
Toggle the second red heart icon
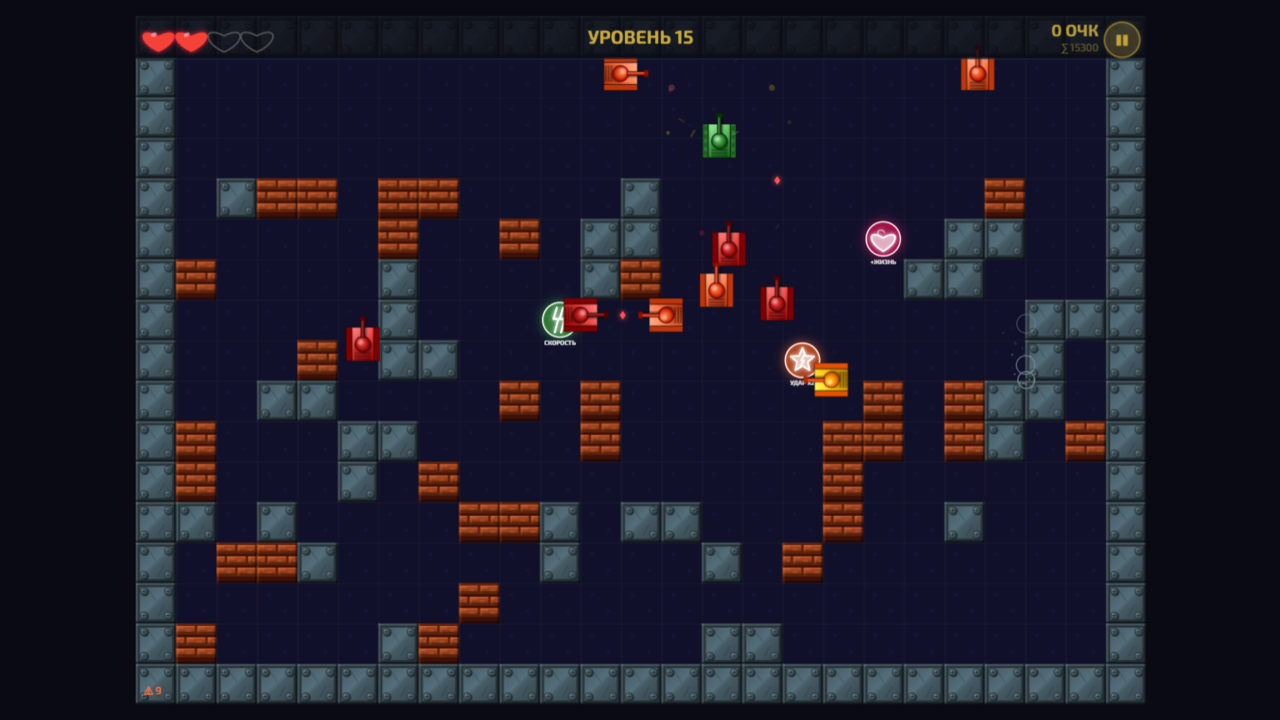coord(190,40)
